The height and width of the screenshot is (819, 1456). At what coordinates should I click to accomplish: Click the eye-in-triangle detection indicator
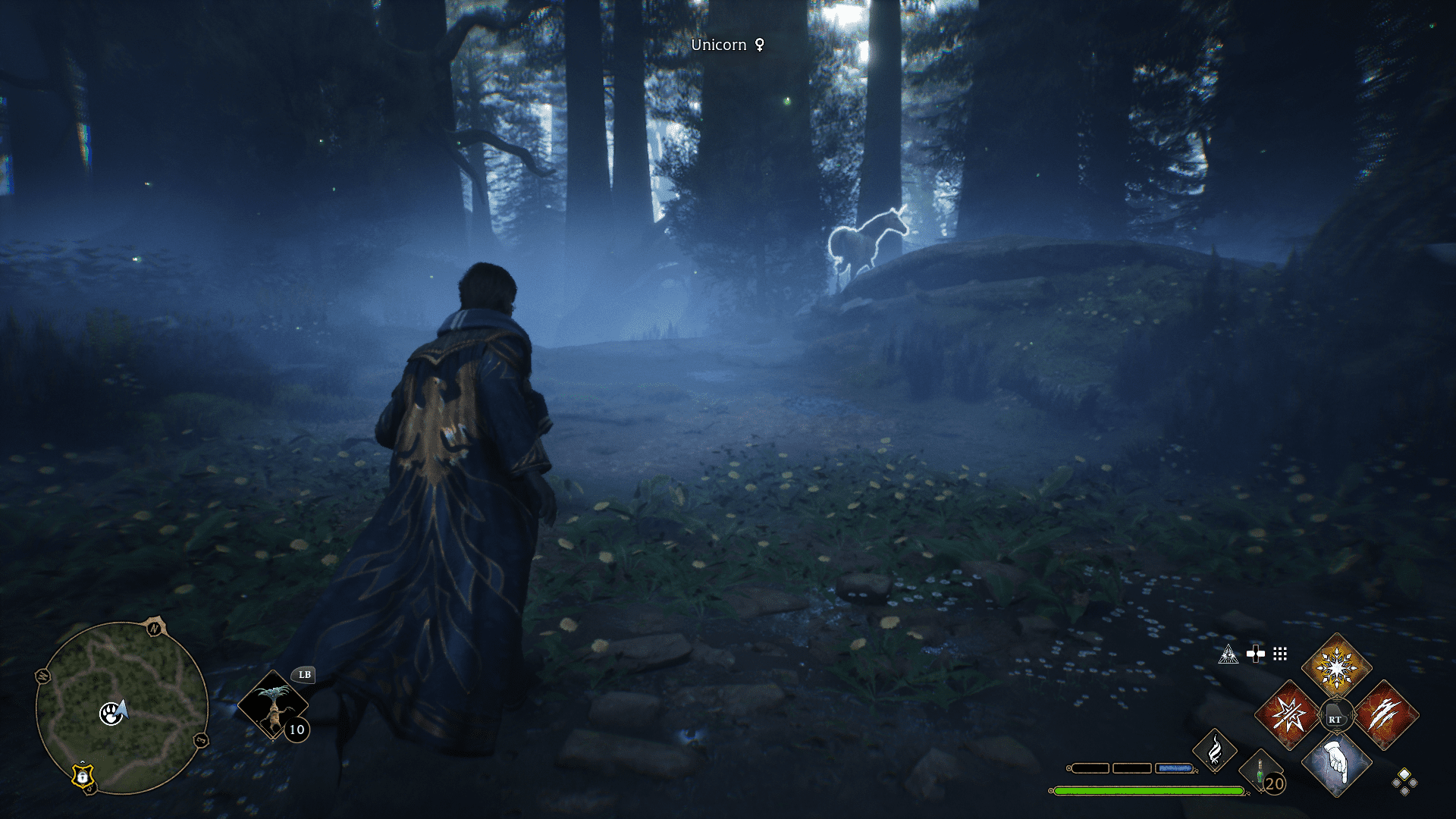coord(1228,655)
